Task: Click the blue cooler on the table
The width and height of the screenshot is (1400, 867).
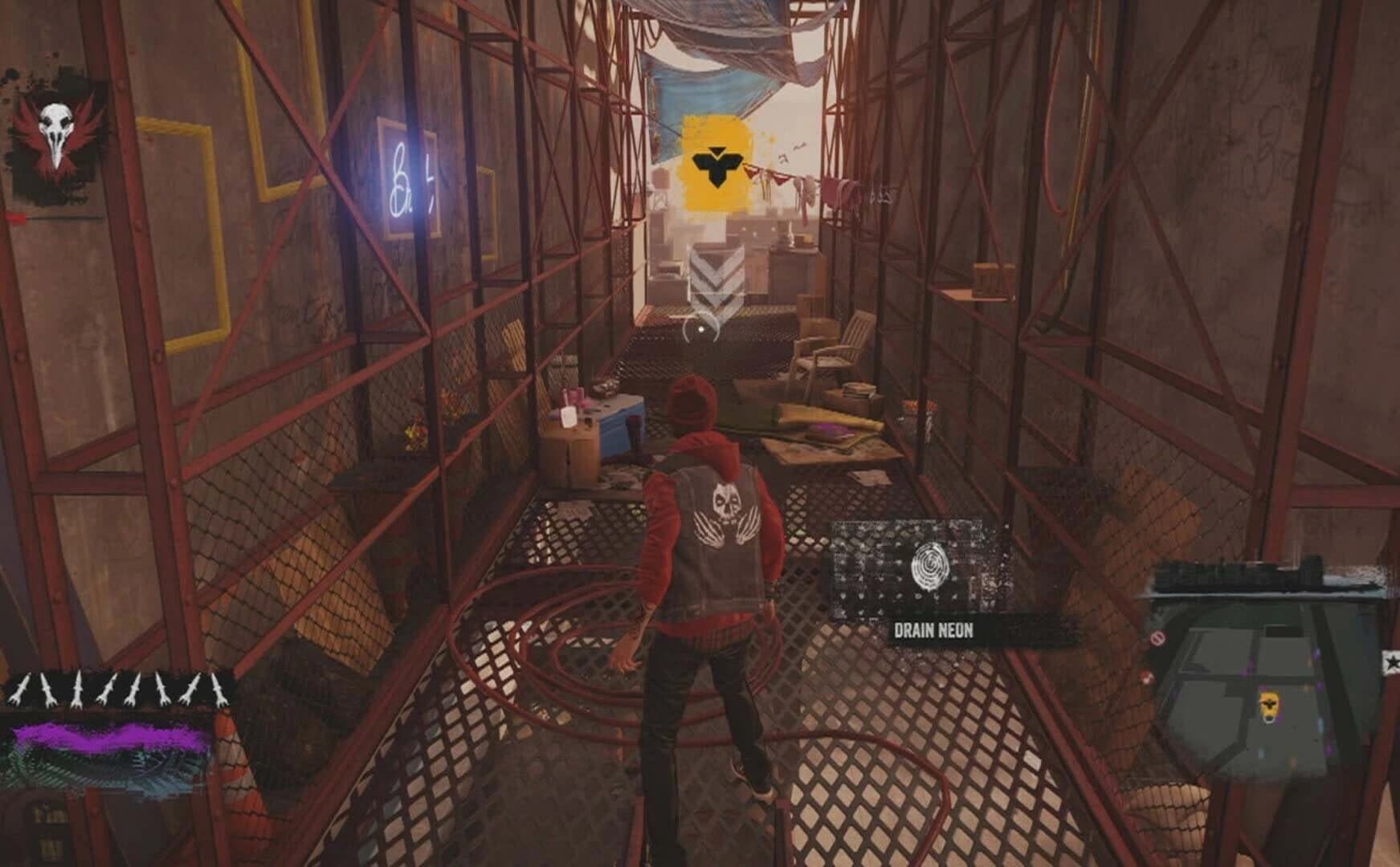Action: coord(618,428)
